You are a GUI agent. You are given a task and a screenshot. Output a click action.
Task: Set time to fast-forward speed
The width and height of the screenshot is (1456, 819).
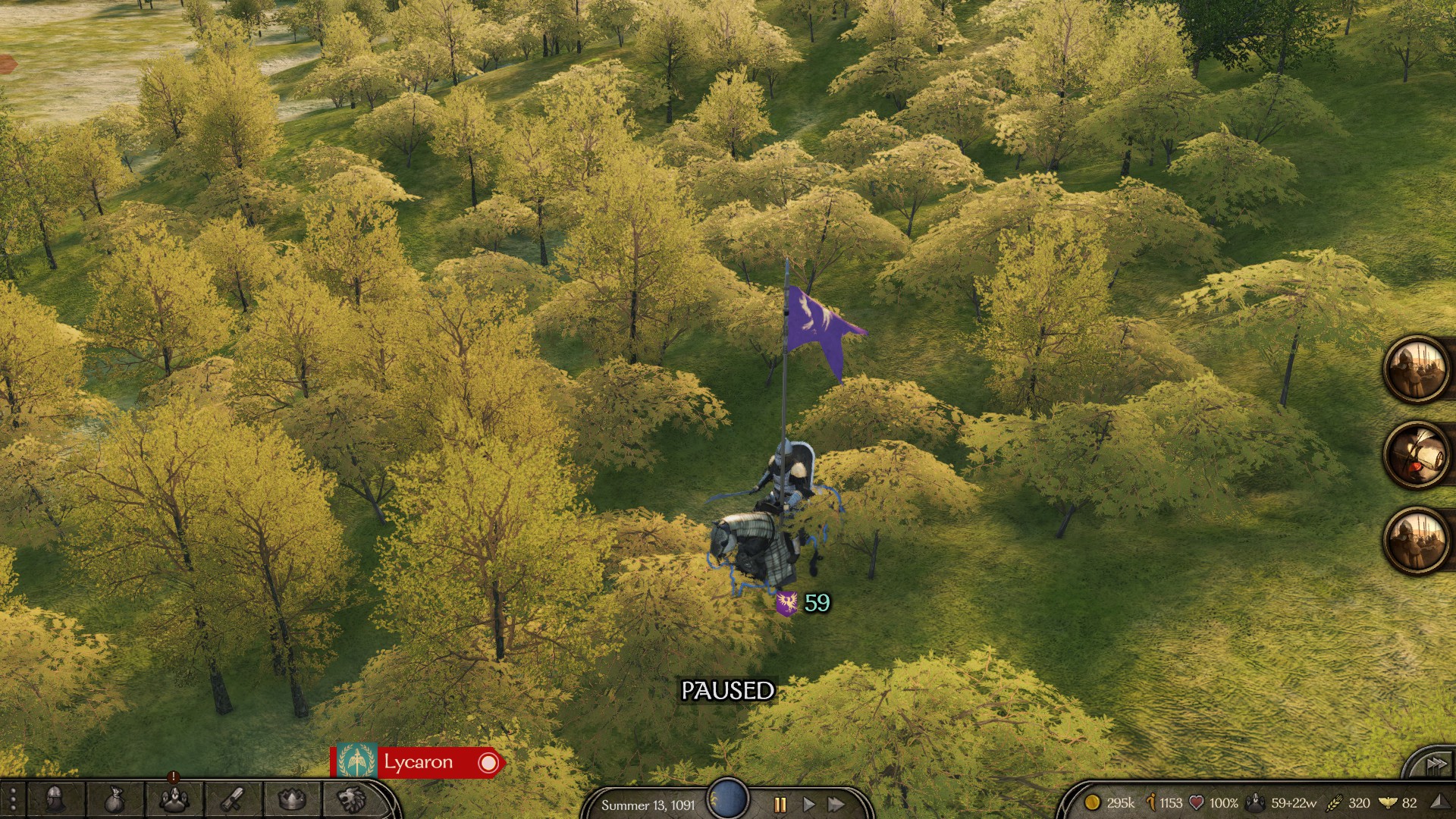tap(836, 804)
